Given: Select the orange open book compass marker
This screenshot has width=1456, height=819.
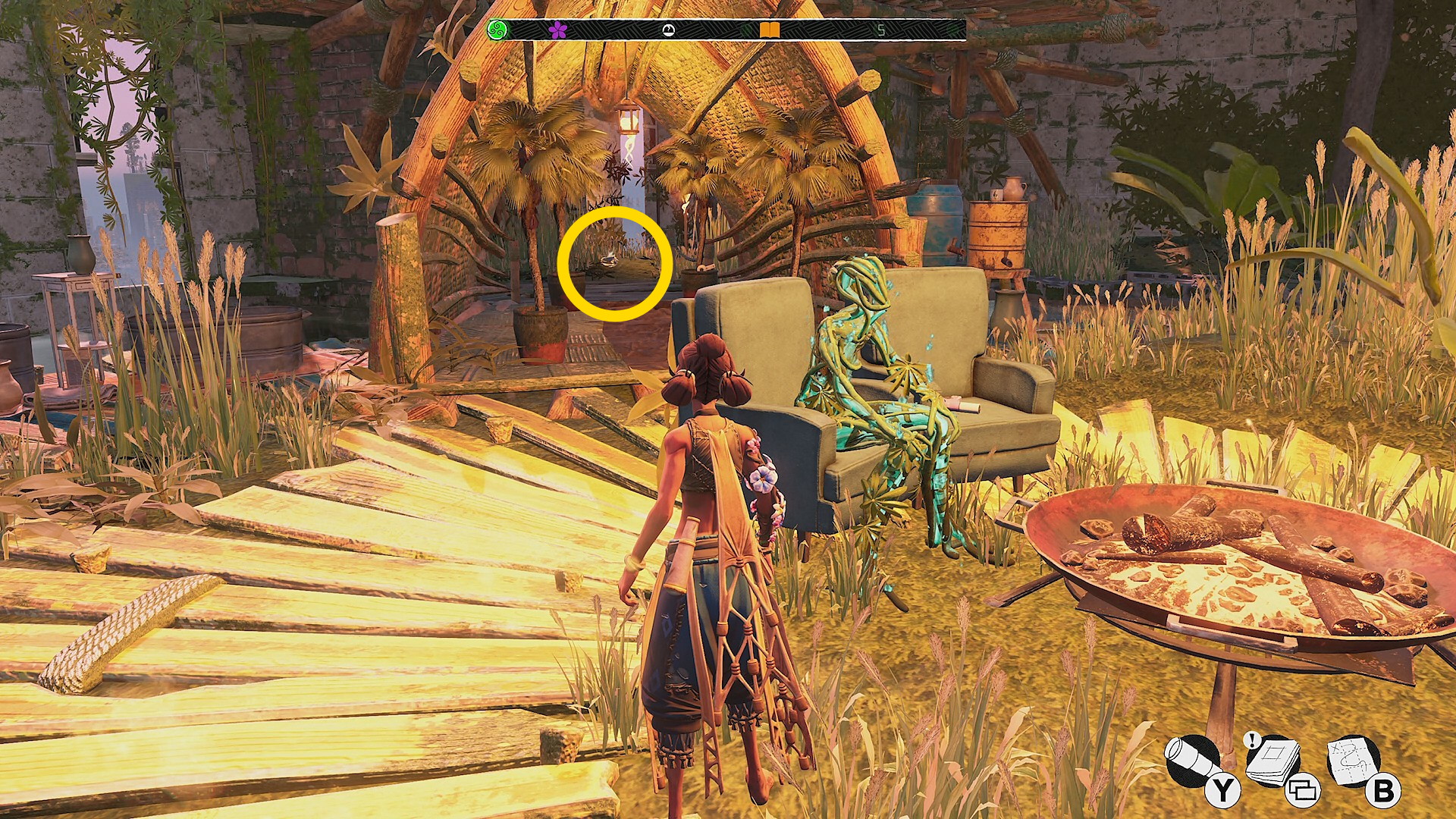Looking at the screenshot, I should [x=770, y=30].
